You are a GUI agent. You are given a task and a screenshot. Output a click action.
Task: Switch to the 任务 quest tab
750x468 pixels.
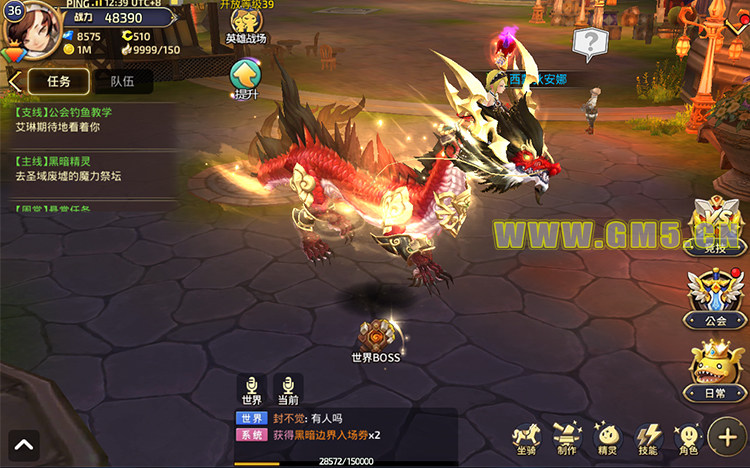(59, 81)
